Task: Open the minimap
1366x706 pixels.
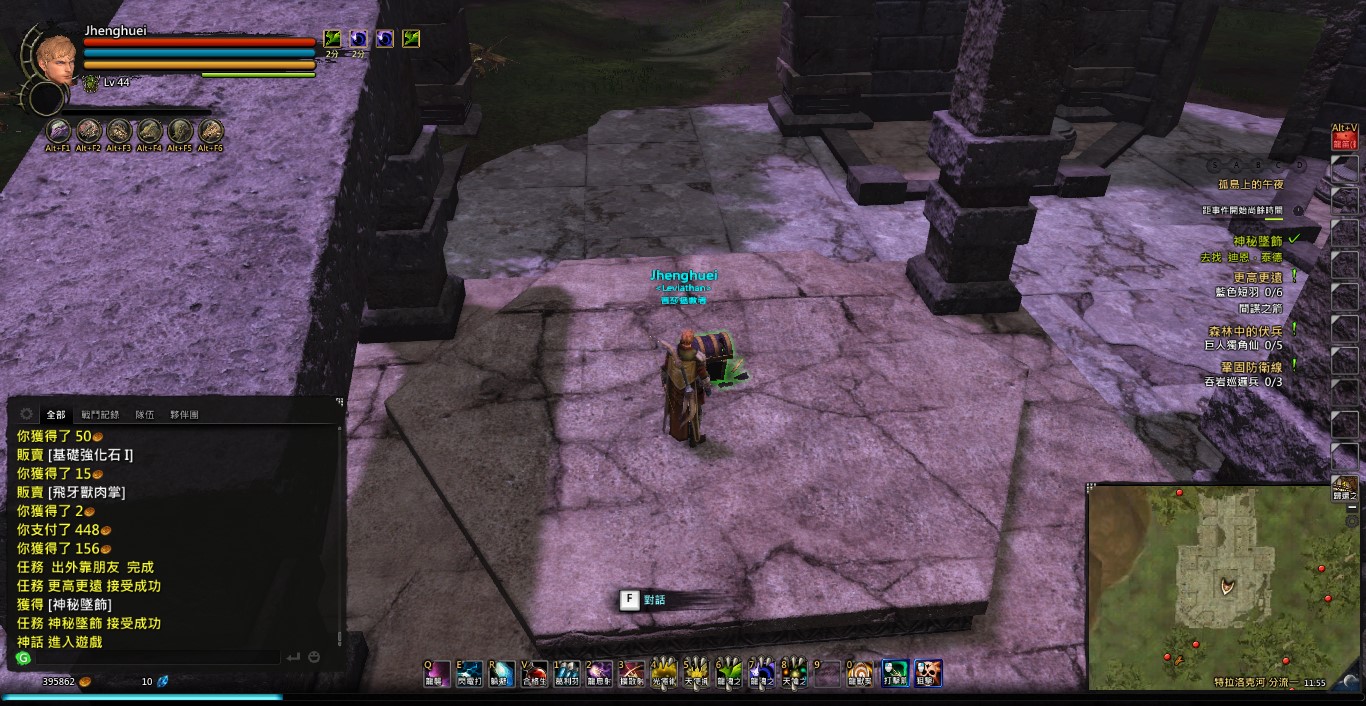Action: [1222, 585]
